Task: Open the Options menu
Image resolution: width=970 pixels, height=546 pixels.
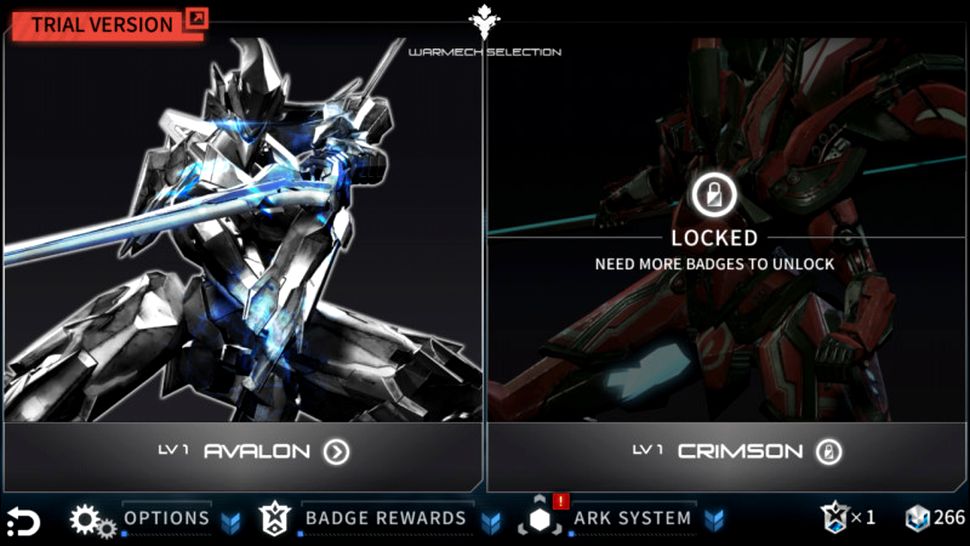Action: pos(166,518)
